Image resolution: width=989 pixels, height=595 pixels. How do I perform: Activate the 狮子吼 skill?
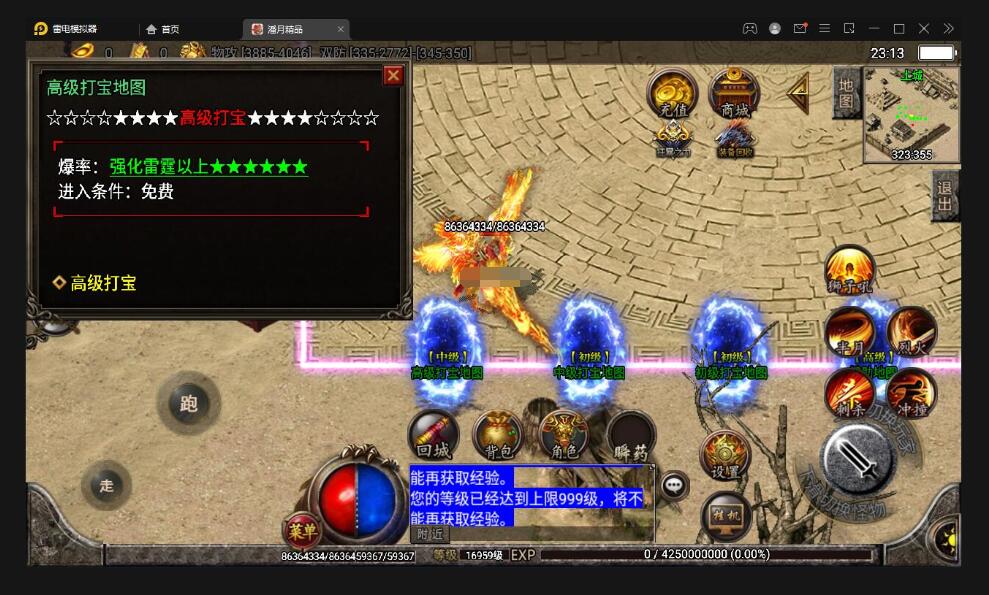[850, 270]
